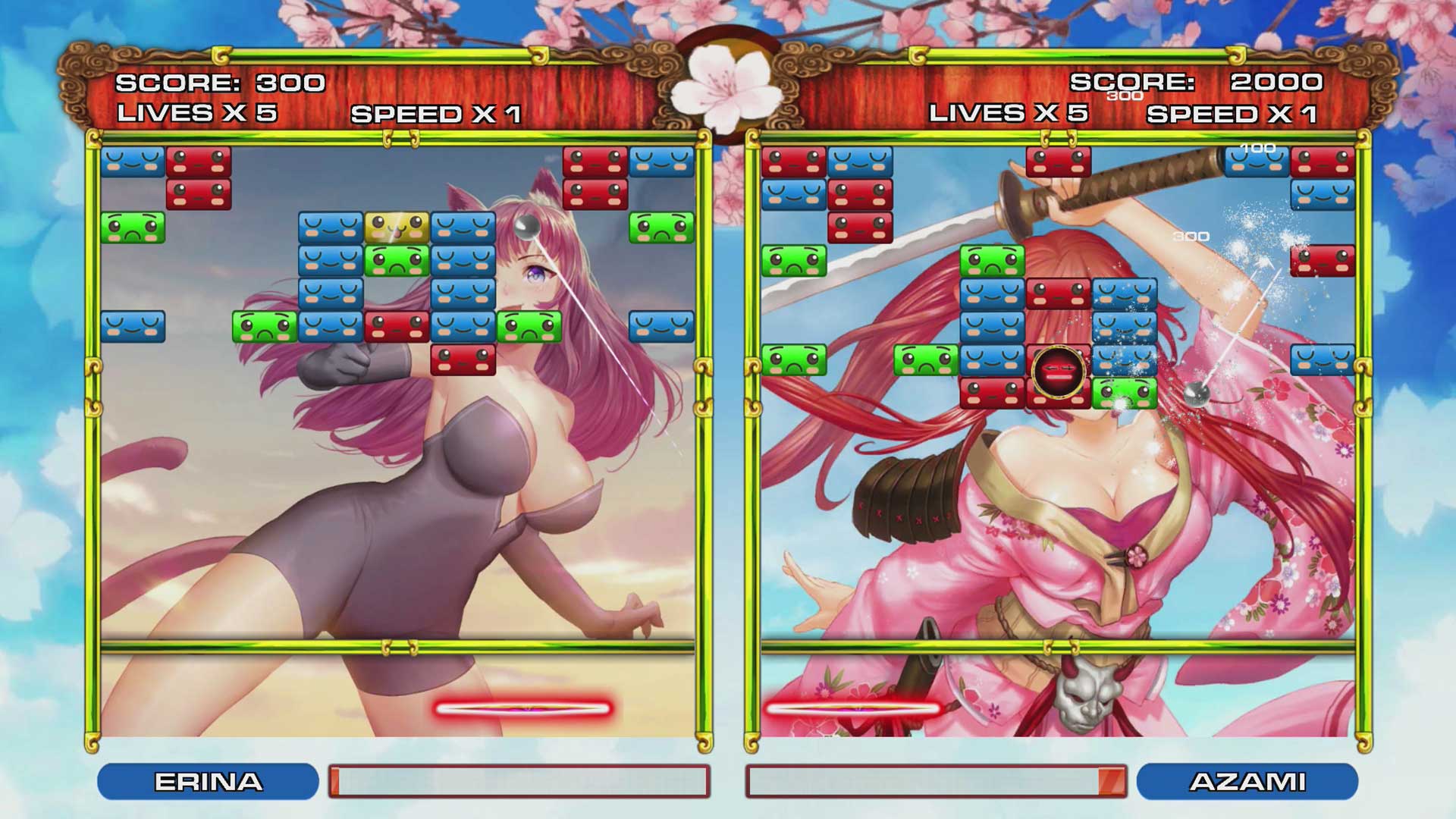
Task: Click the green frowning brick below Erina's score
Action: coord(133,227)
